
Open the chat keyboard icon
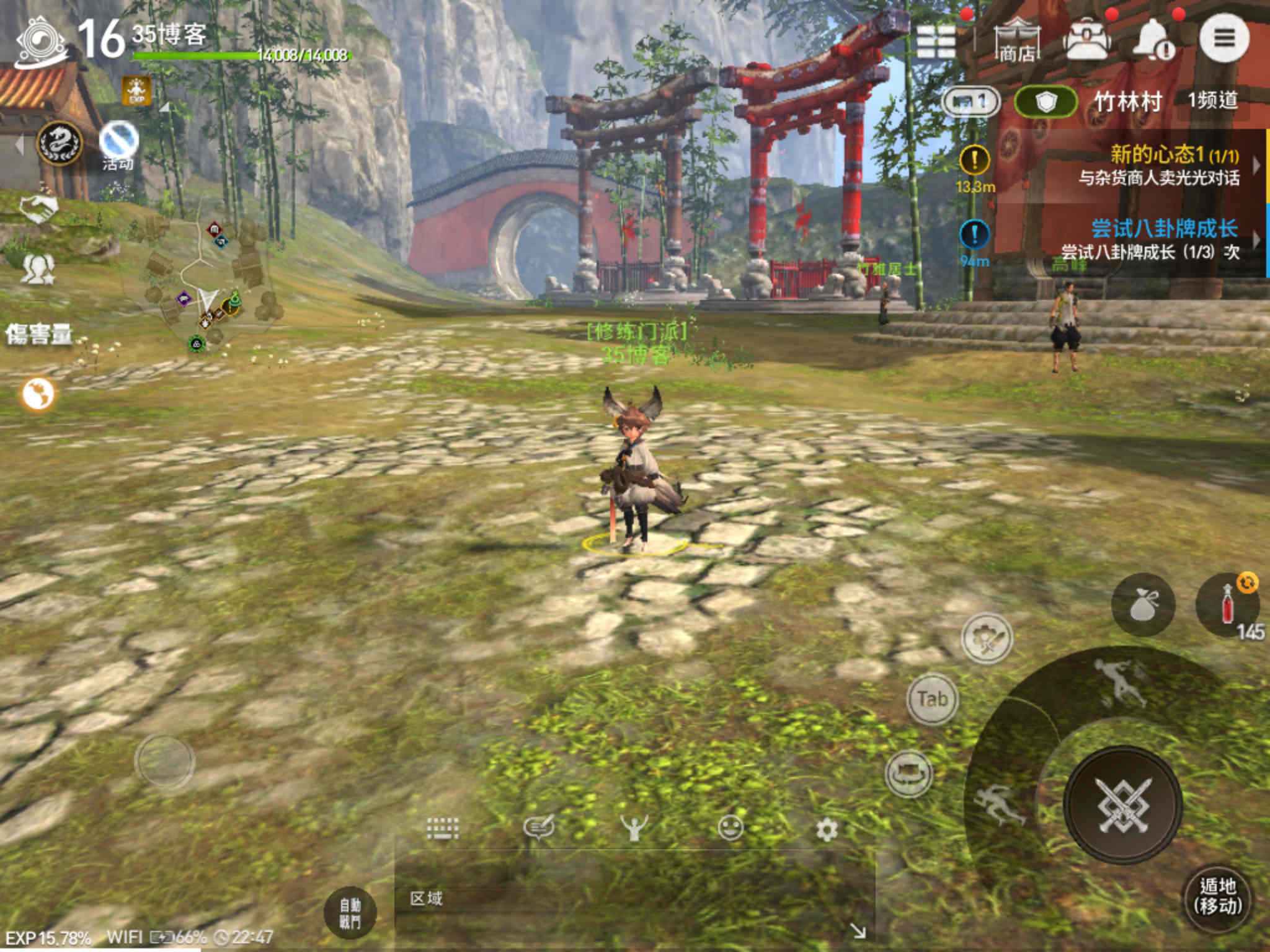(x=443, y=828)
